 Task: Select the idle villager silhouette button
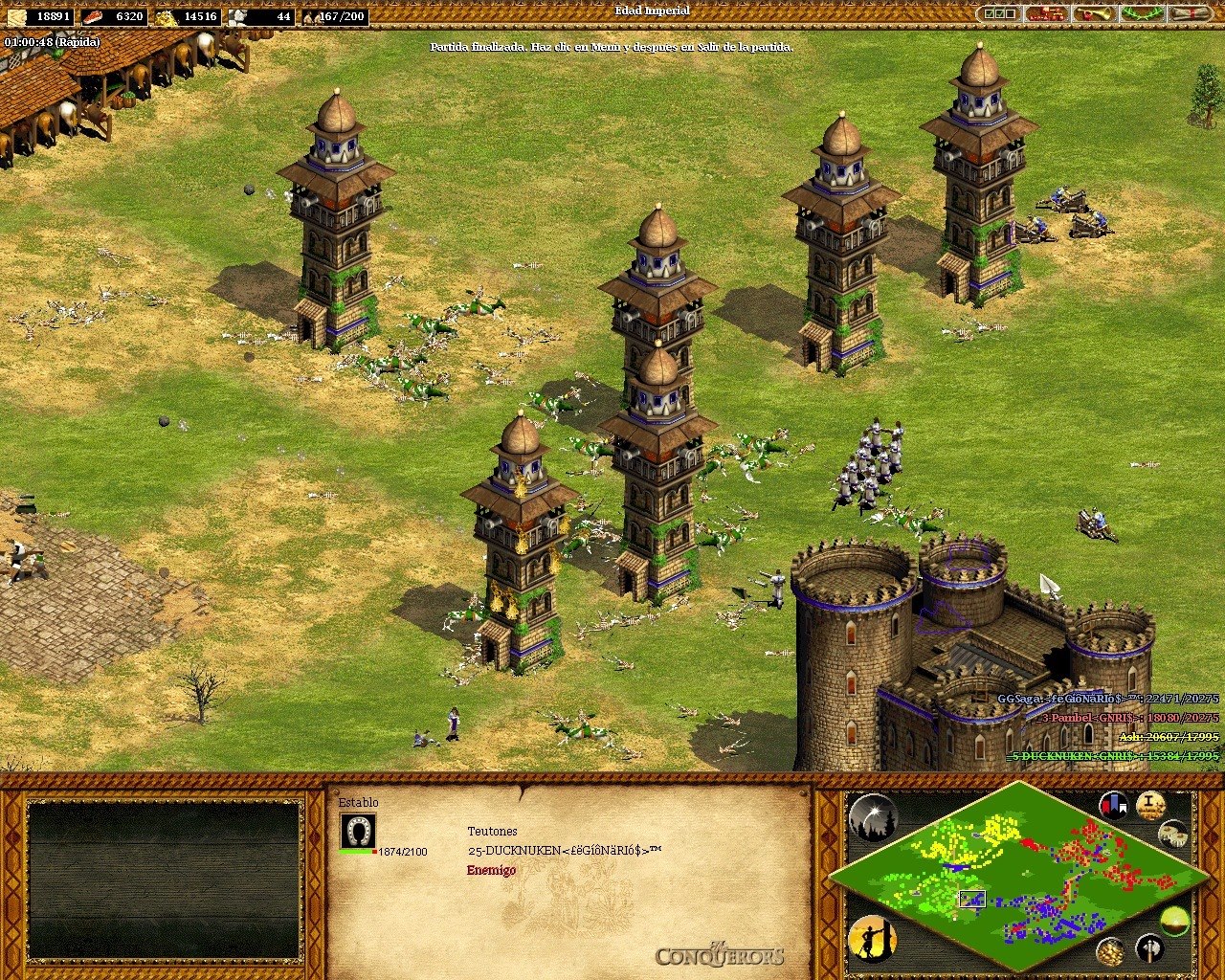(x=872, y=939)
